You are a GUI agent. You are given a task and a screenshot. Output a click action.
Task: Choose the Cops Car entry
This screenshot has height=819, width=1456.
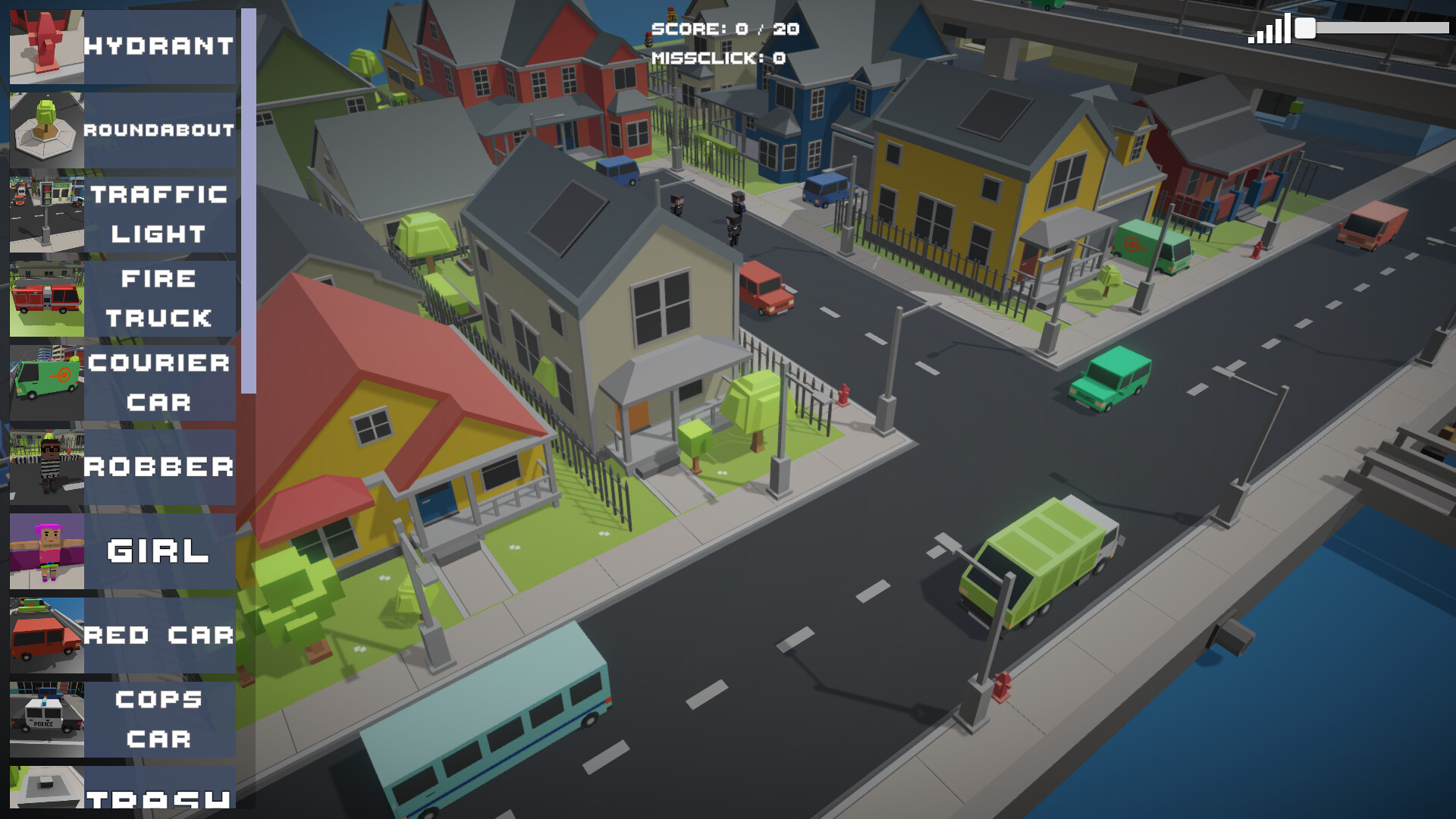pos(123,720)
